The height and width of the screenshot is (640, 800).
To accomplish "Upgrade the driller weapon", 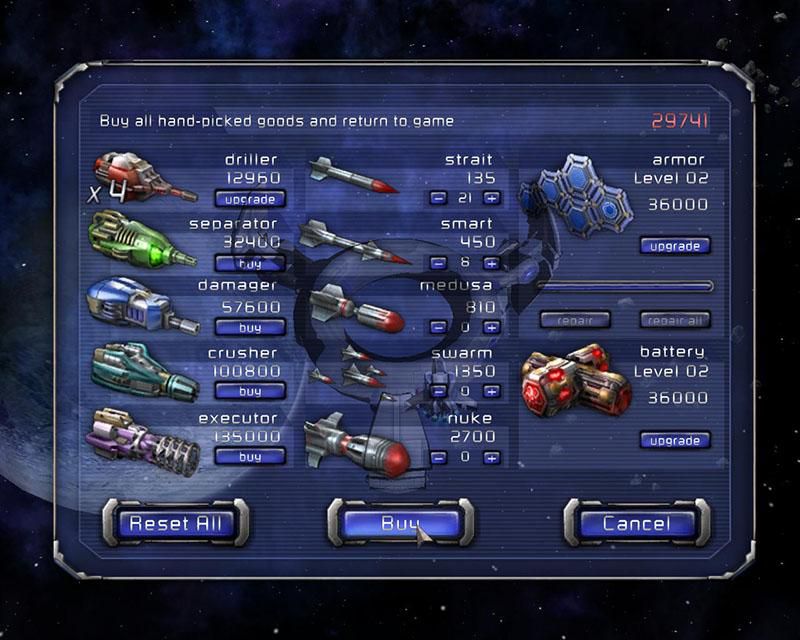I will point(250,199).
